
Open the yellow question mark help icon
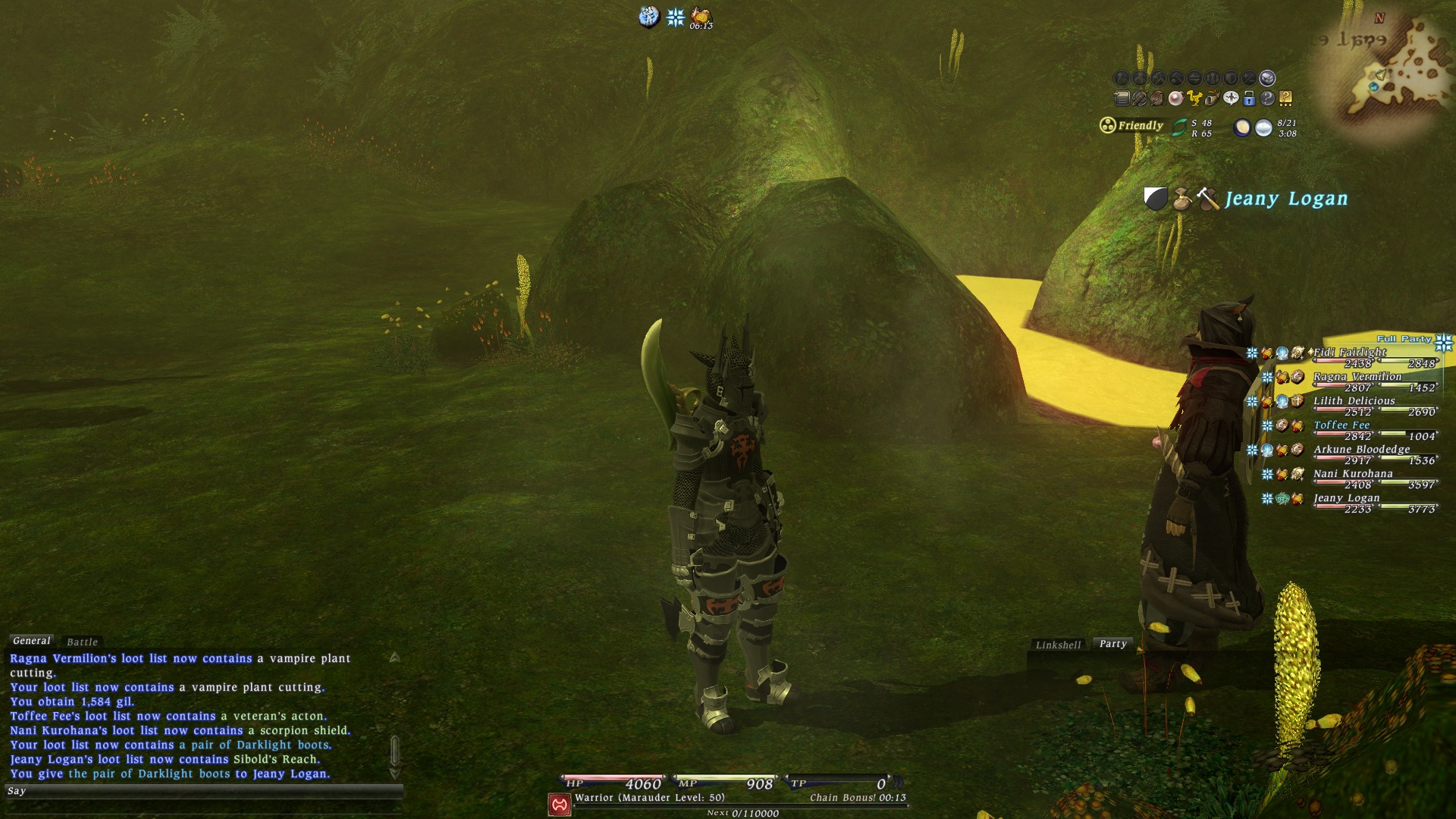[x=1285, y=99]
